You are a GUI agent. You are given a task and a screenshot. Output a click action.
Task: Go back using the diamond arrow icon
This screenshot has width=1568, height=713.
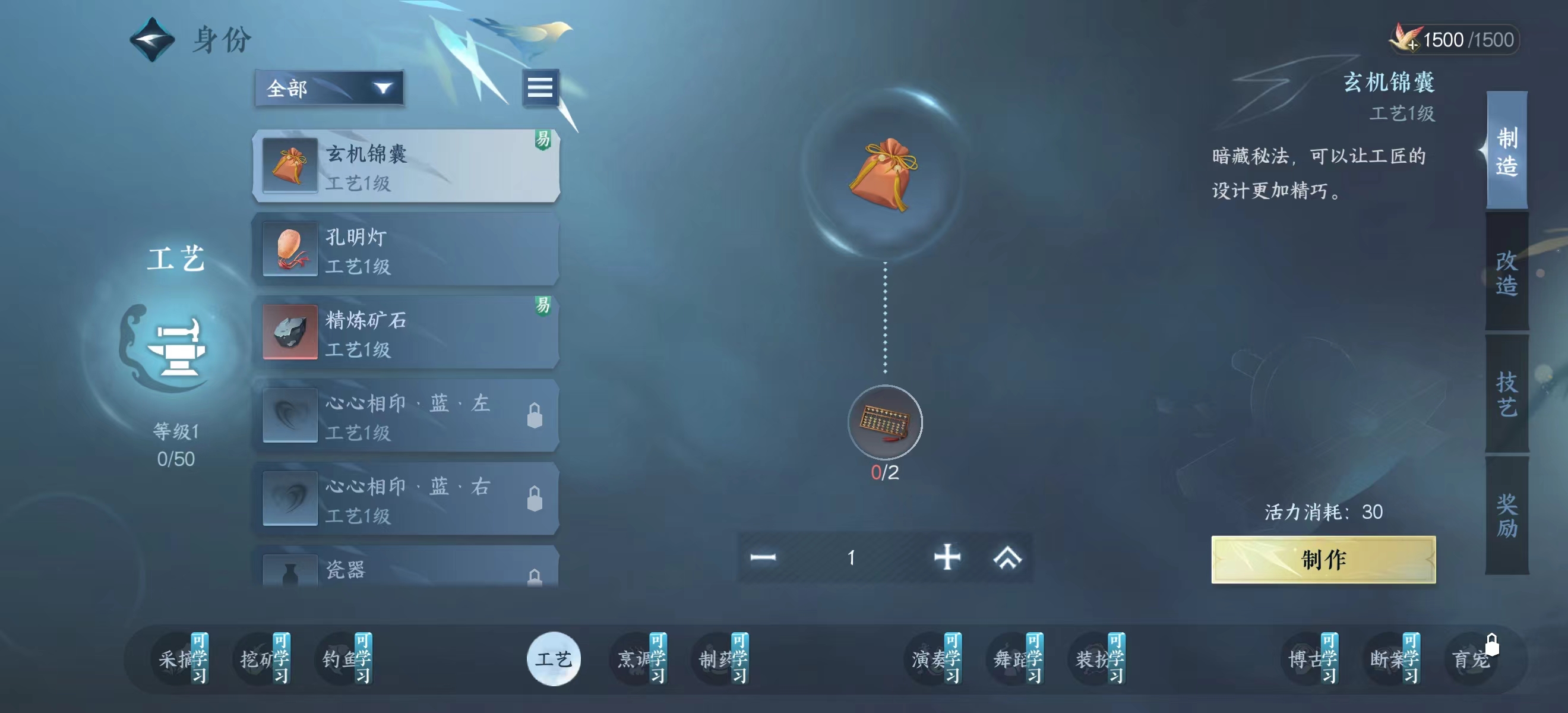pyautogui.click(x=152, y=40)
